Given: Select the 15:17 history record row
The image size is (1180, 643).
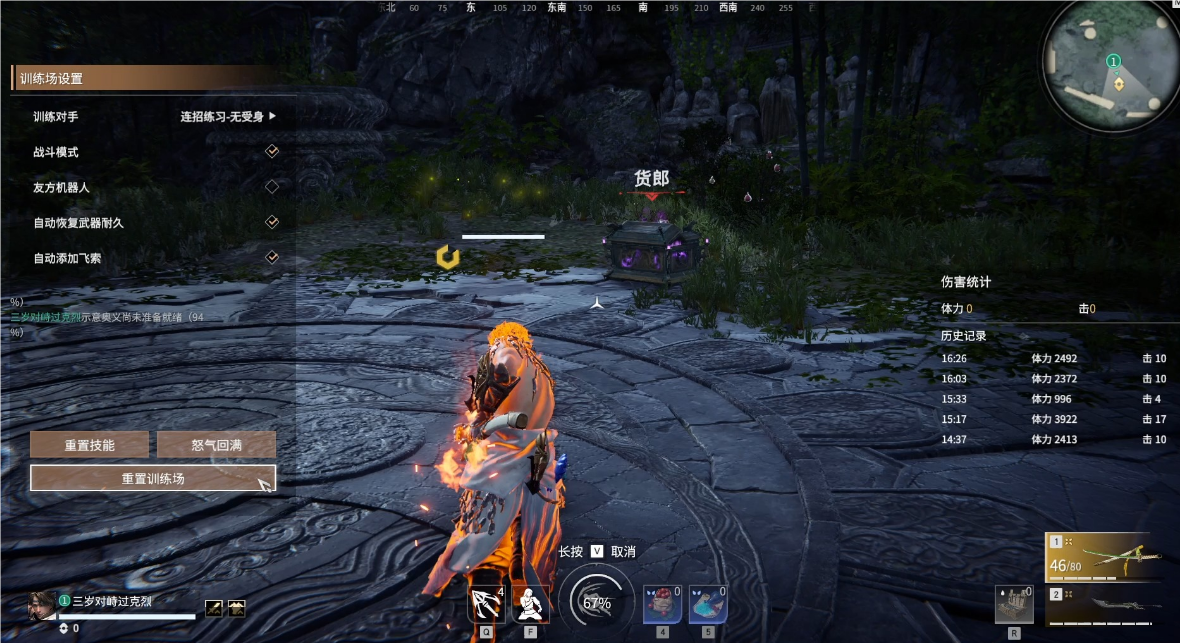Looking at the screenshot, I should [1053, 419].
